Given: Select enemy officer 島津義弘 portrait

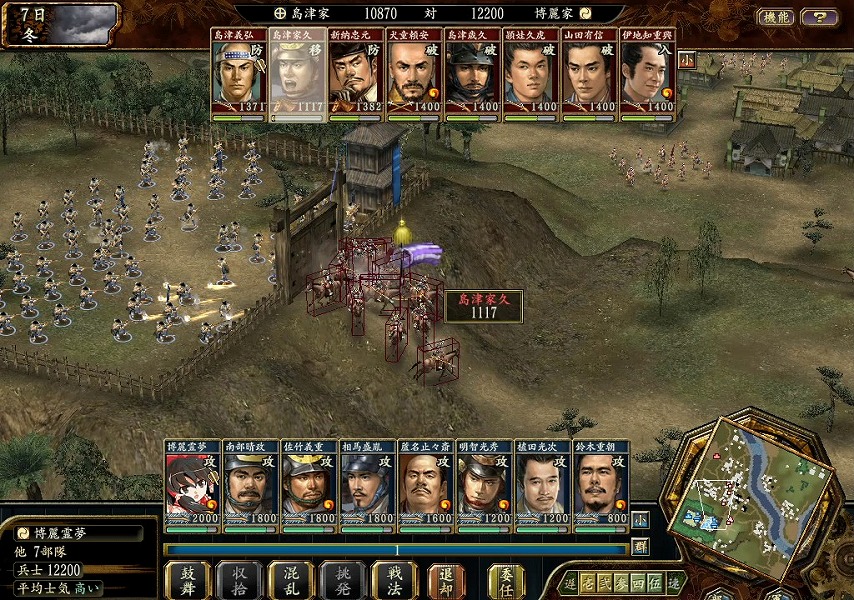Looking at the screenshot, I should pyautogui.click(x=239, y=75).
